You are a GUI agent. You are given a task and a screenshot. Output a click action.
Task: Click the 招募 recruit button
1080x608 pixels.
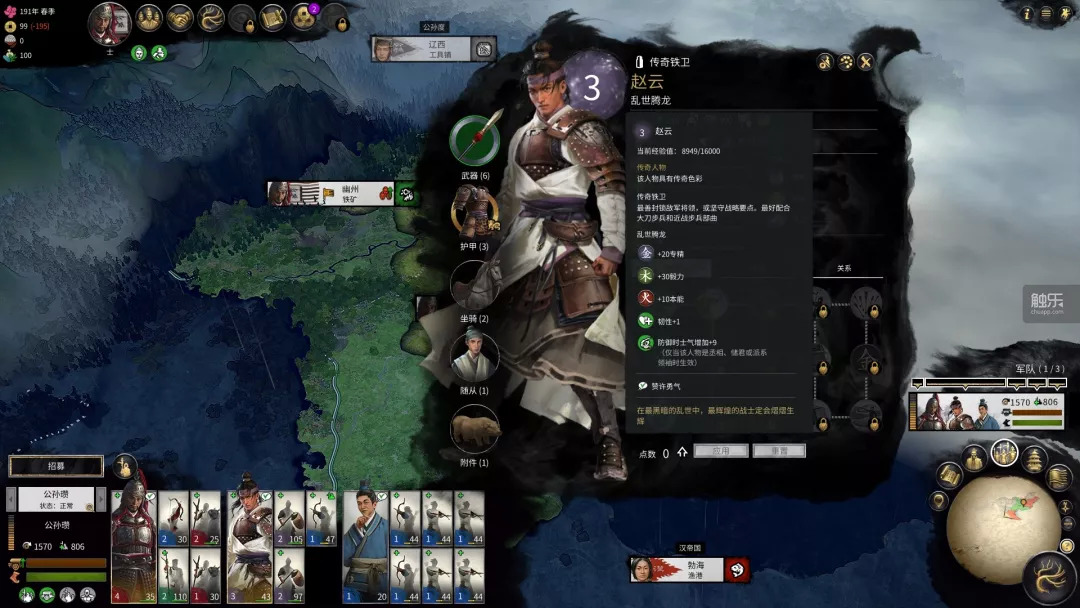(x=56, y=466)
